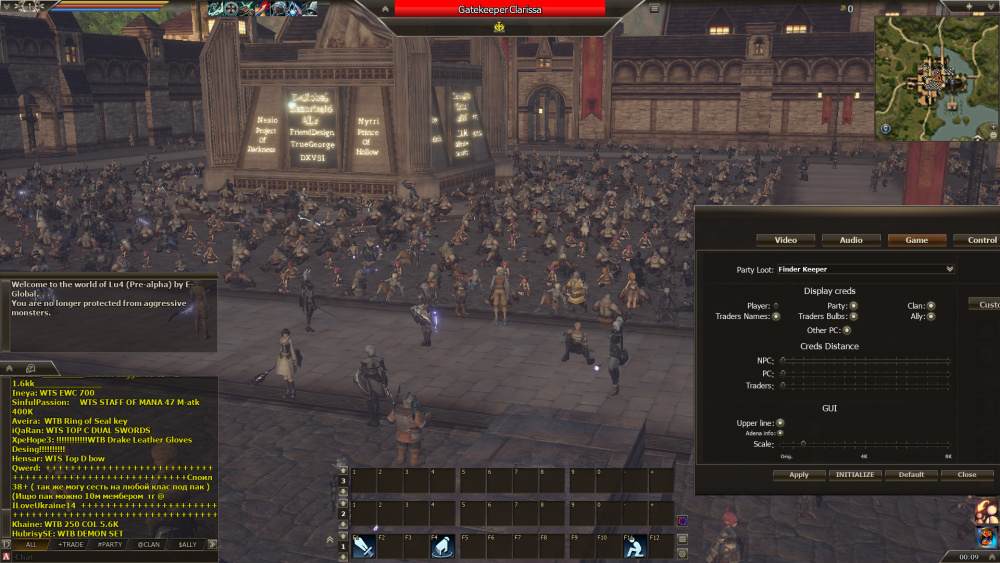Screen dimensions: 1000x563
Task: Toggle the Other PC display option
Action: coord(847,330)
